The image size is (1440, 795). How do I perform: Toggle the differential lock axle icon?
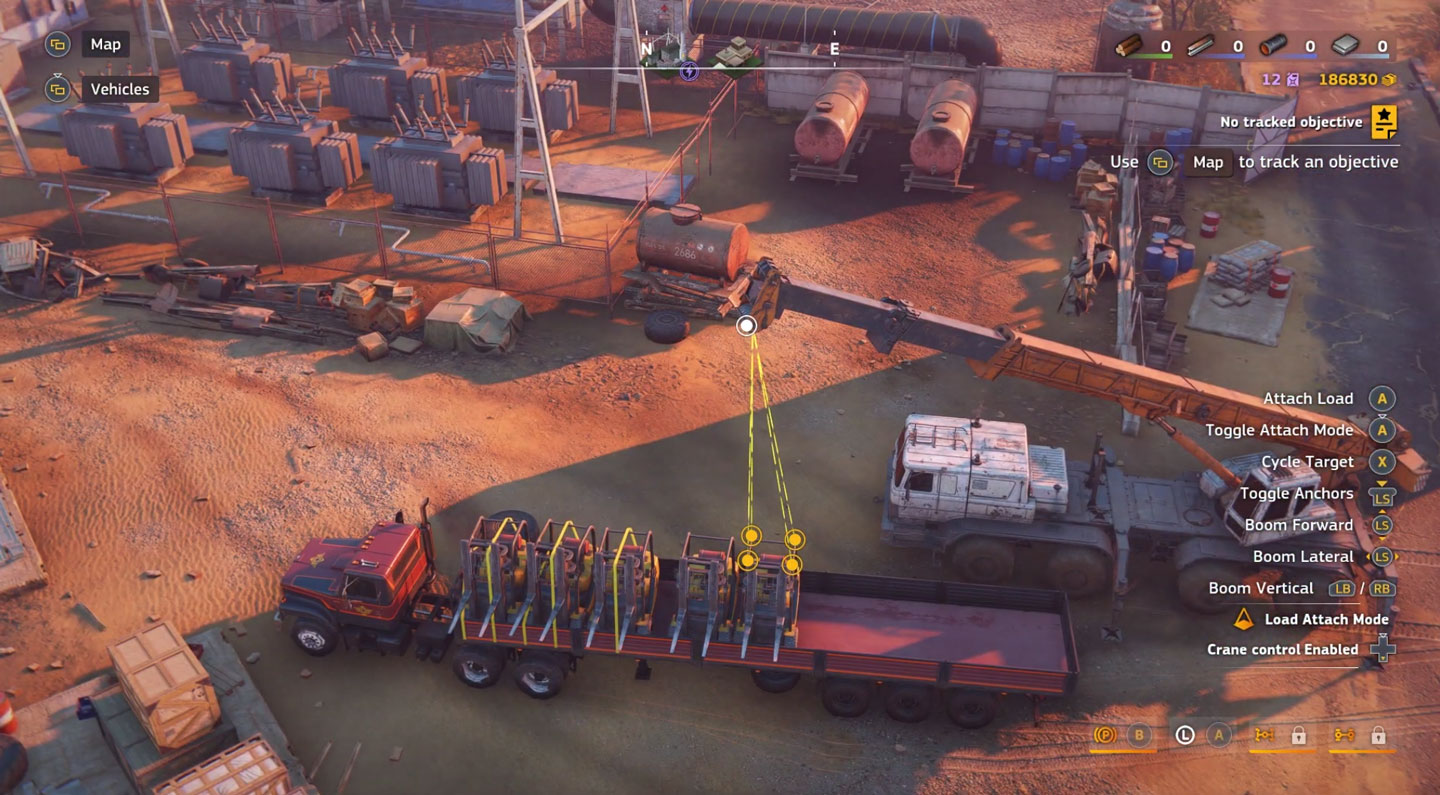click(x=1264, y=736)
